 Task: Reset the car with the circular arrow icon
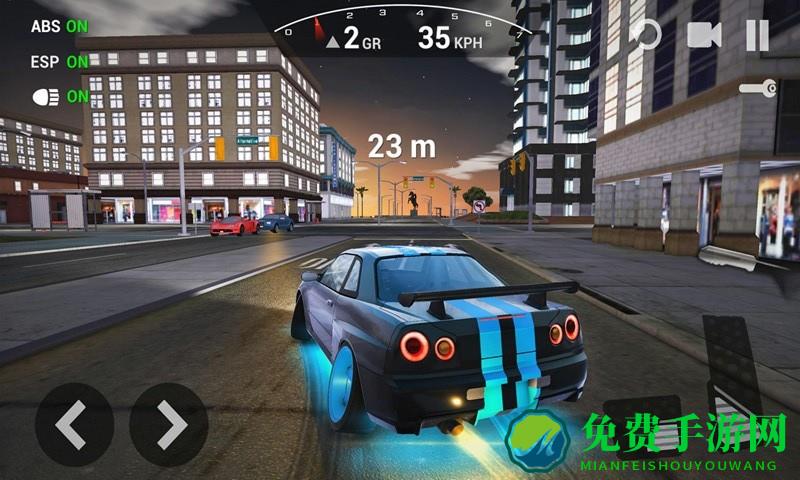pyautogui.click(x=646, y=35)
